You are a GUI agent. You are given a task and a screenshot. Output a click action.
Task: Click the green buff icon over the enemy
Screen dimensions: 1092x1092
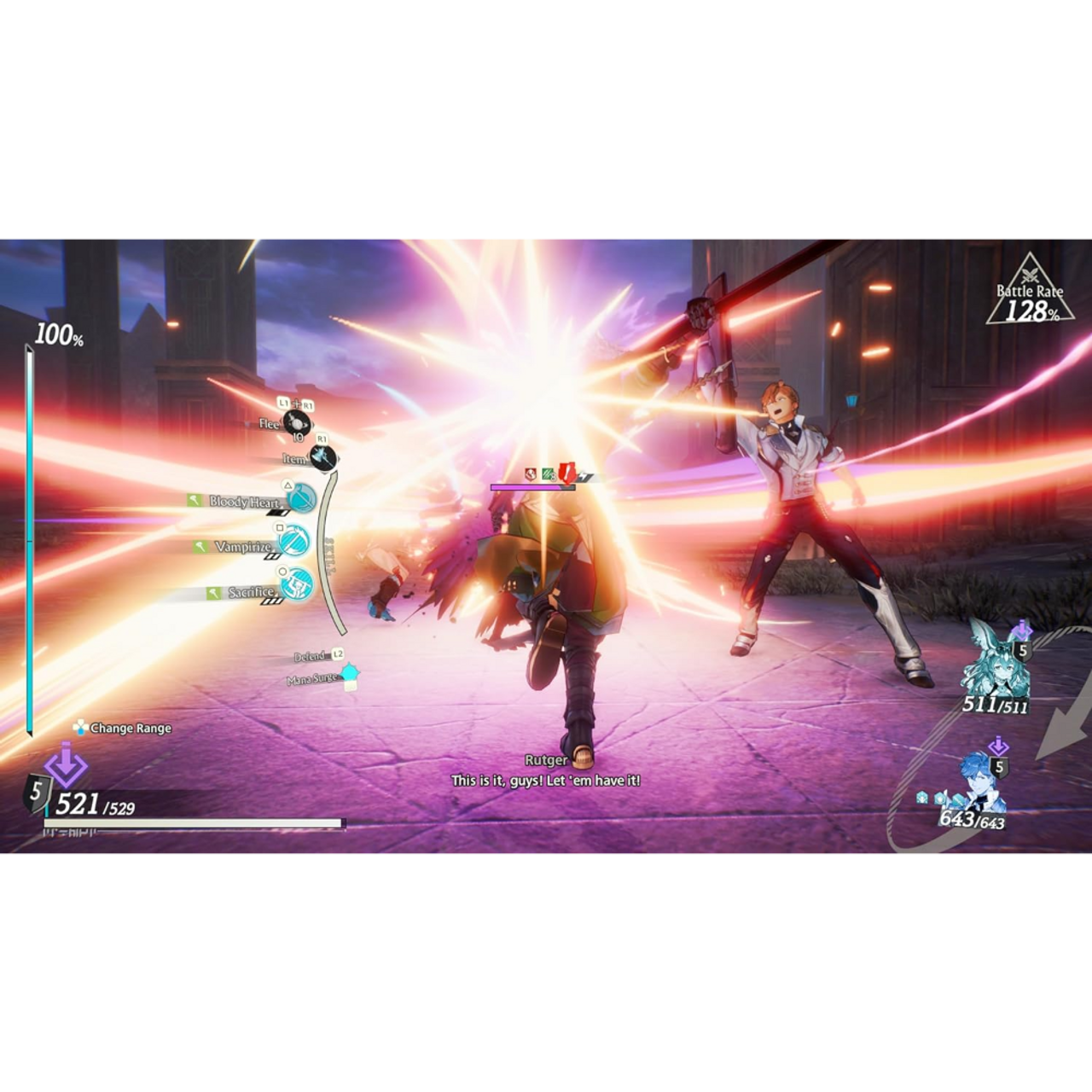[x=547, y=473]
